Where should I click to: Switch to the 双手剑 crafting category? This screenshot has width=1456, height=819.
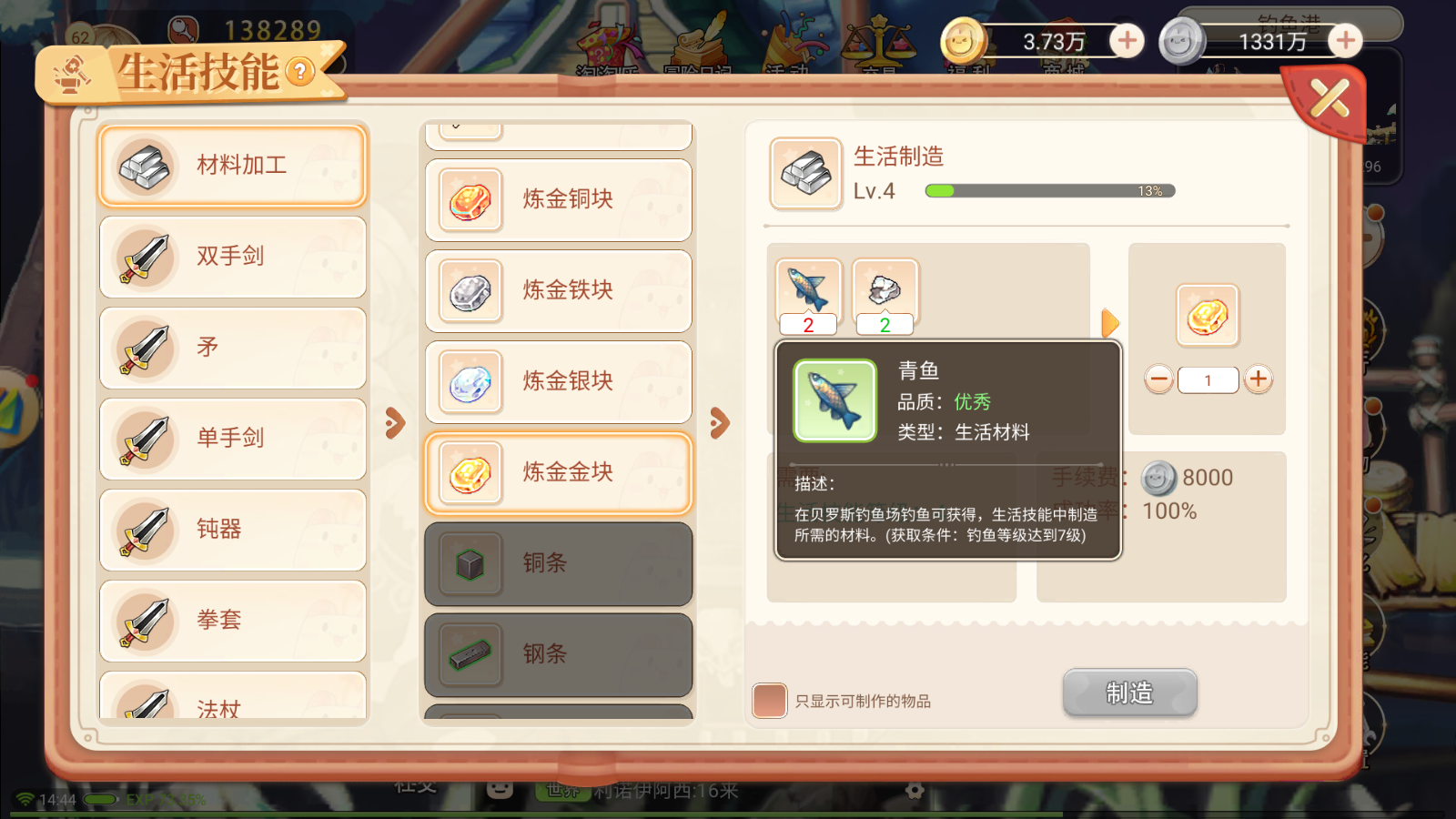[x=232, y=257]
